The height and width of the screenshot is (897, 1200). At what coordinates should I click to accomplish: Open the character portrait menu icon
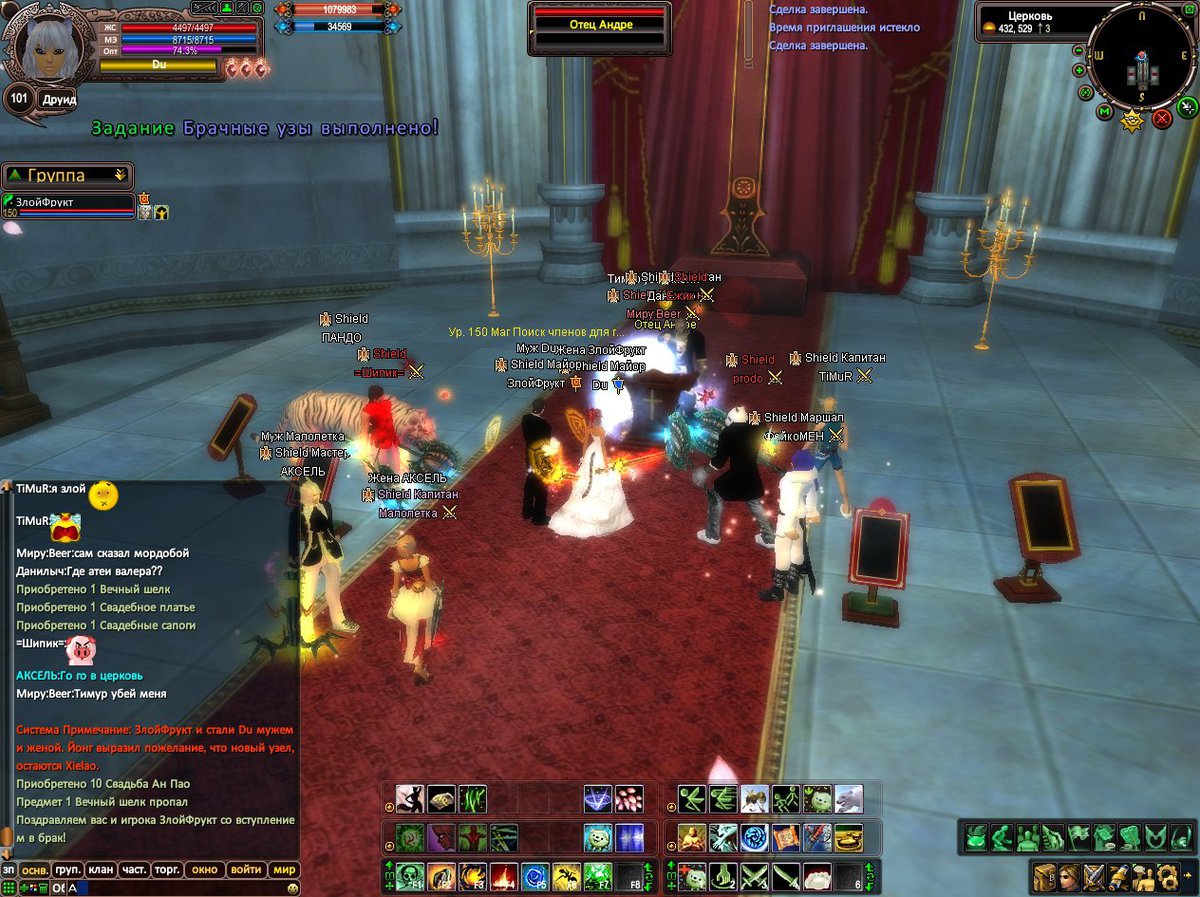pos(1070,877)
